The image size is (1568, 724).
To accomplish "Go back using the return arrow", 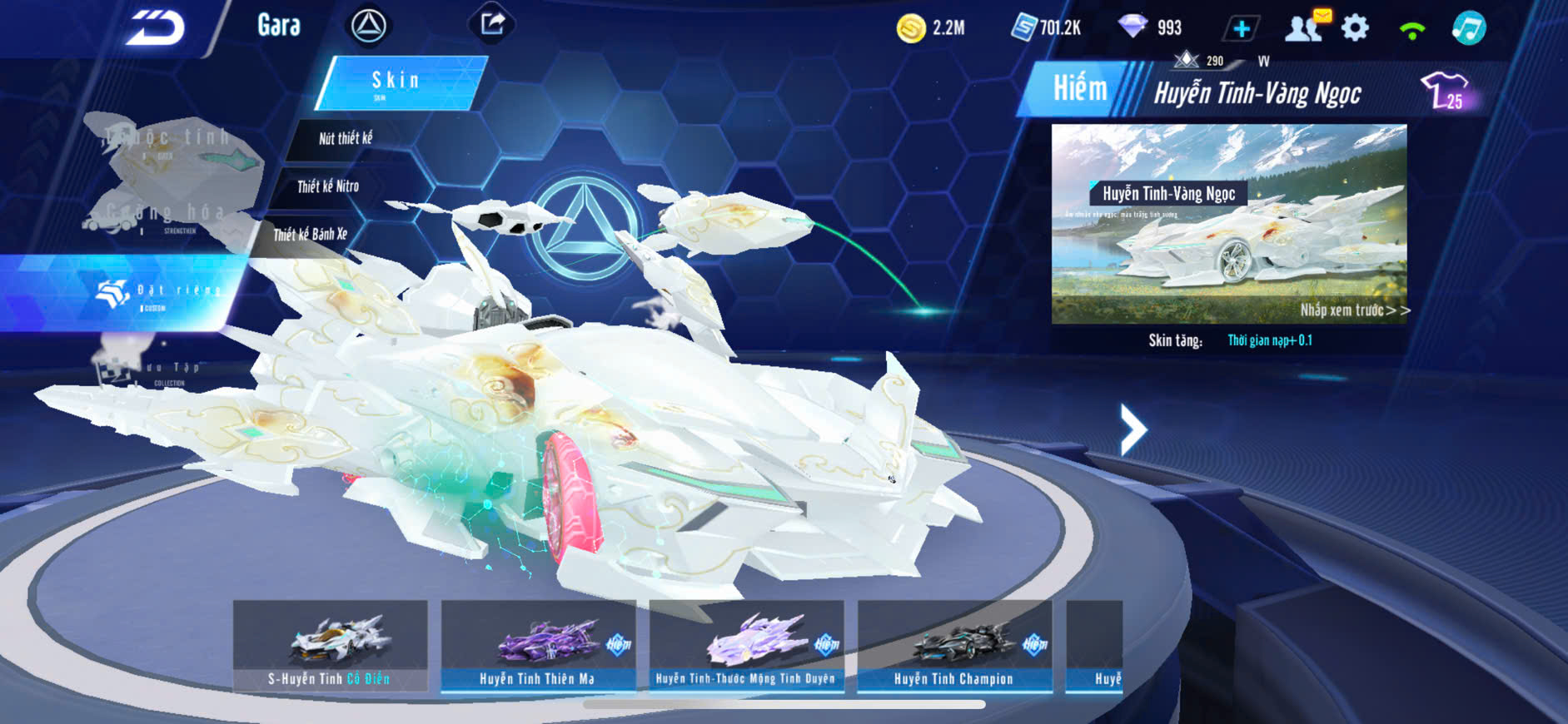I will 156,27.
